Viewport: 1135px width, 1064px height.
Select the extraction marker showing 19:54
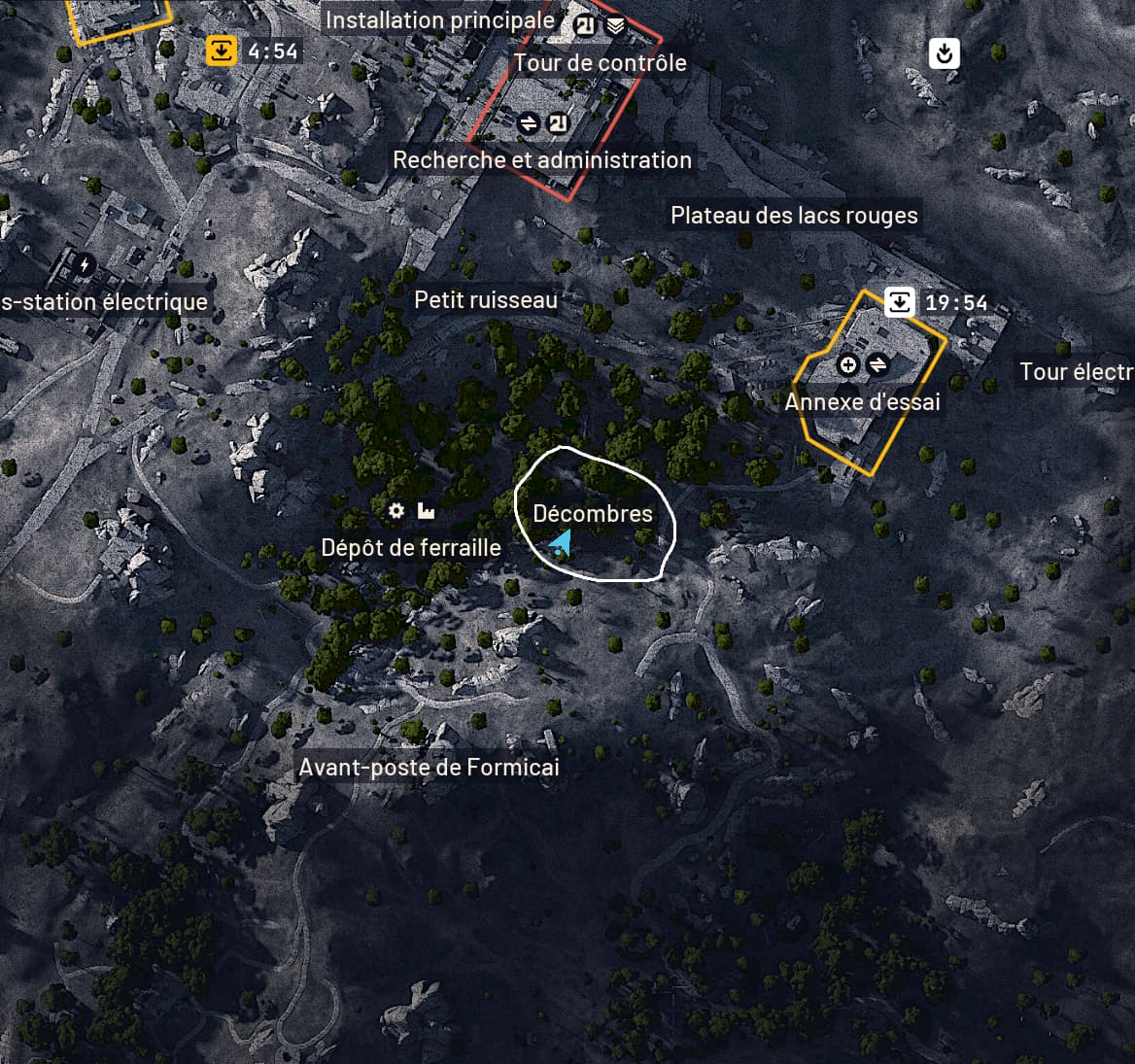pos(900,302)
